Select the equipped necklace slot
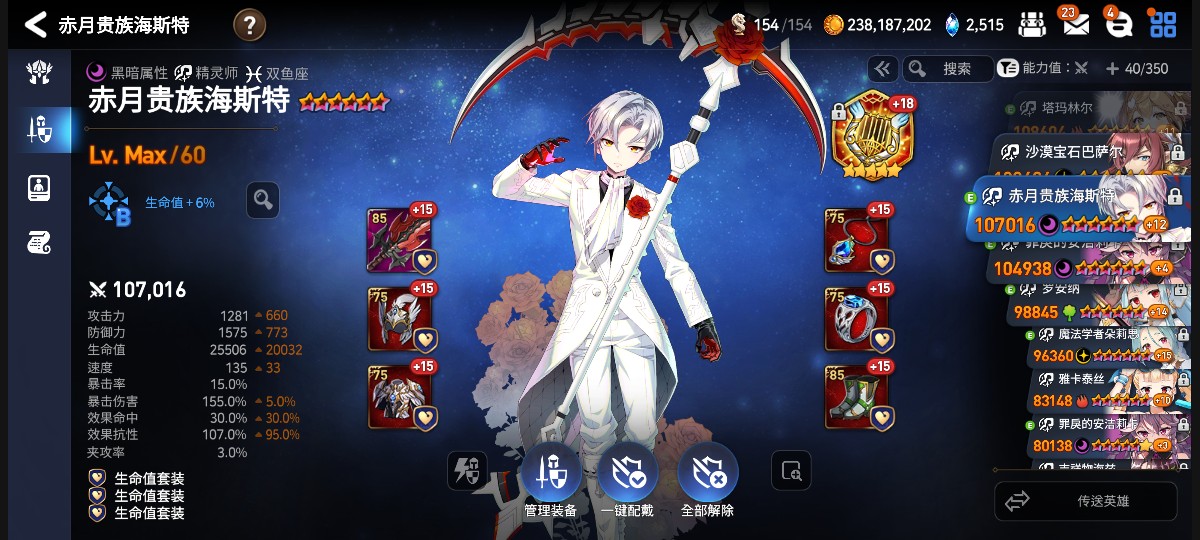Screen dimensions: 1200x540 857,240
